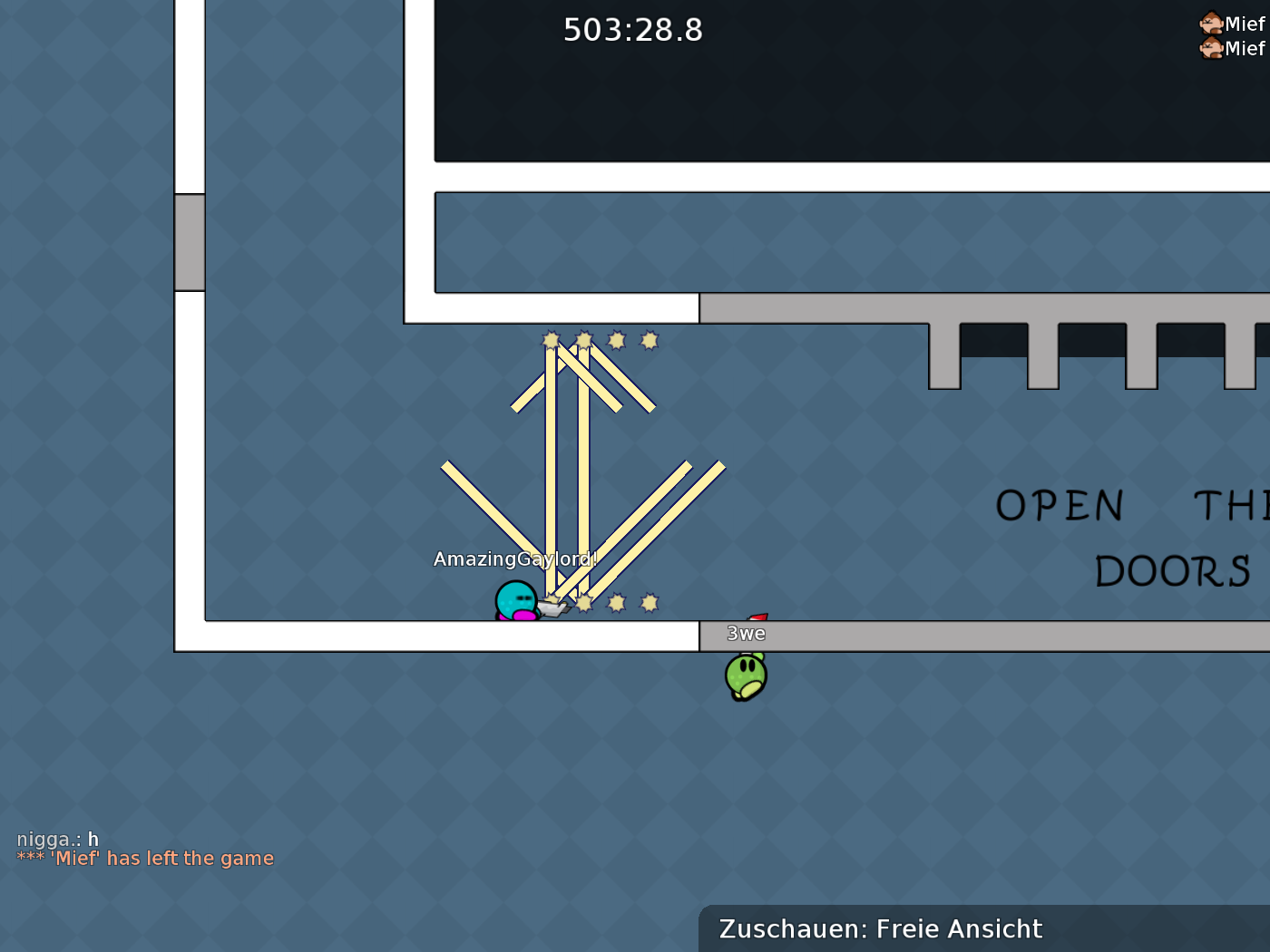Click the OPEN text on the wall
Image resolution: width=1270 pixels, height=952 pixels.
tap(1060, 506)
